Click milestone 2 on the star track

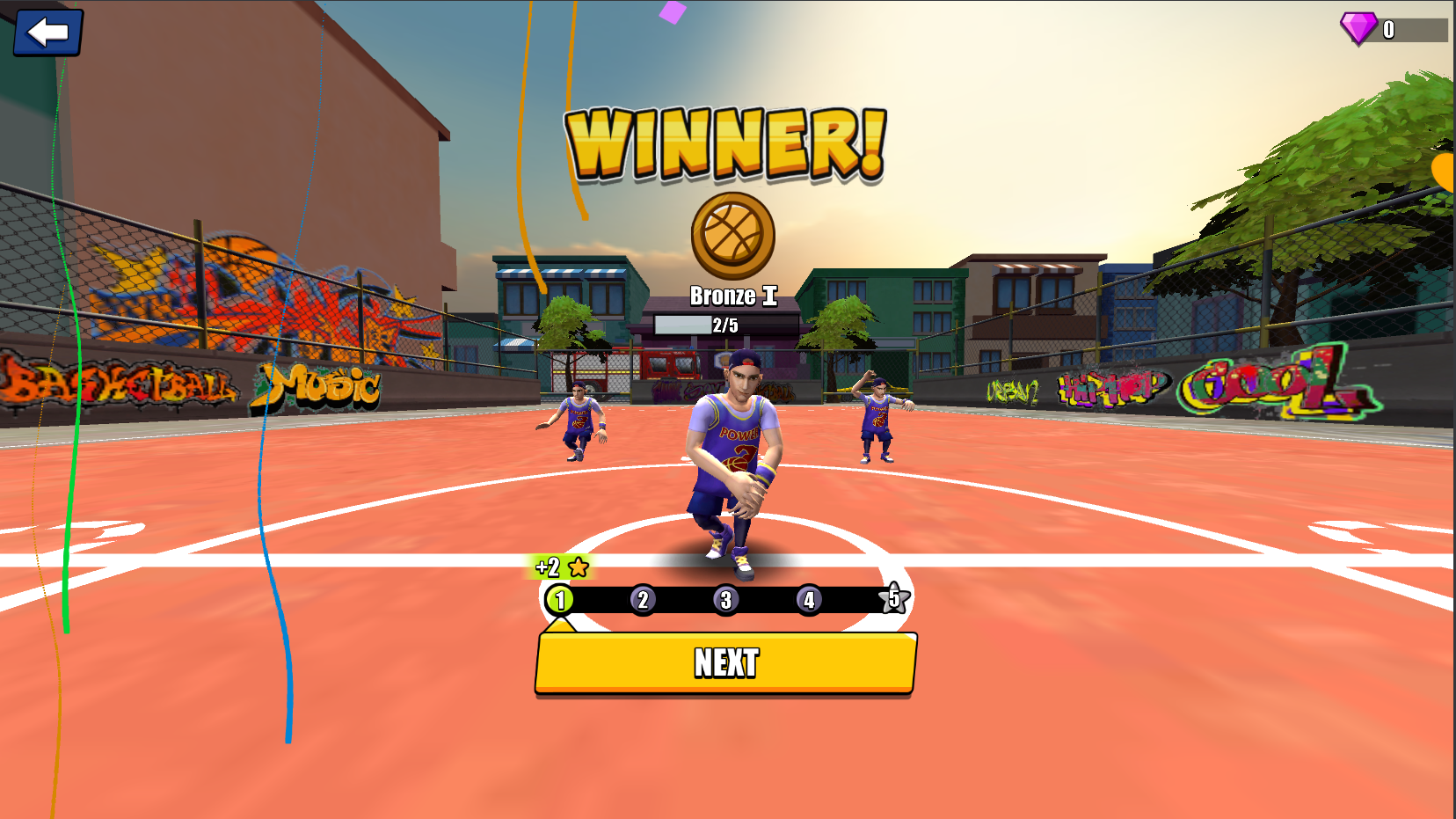click(x=643, y=599)
